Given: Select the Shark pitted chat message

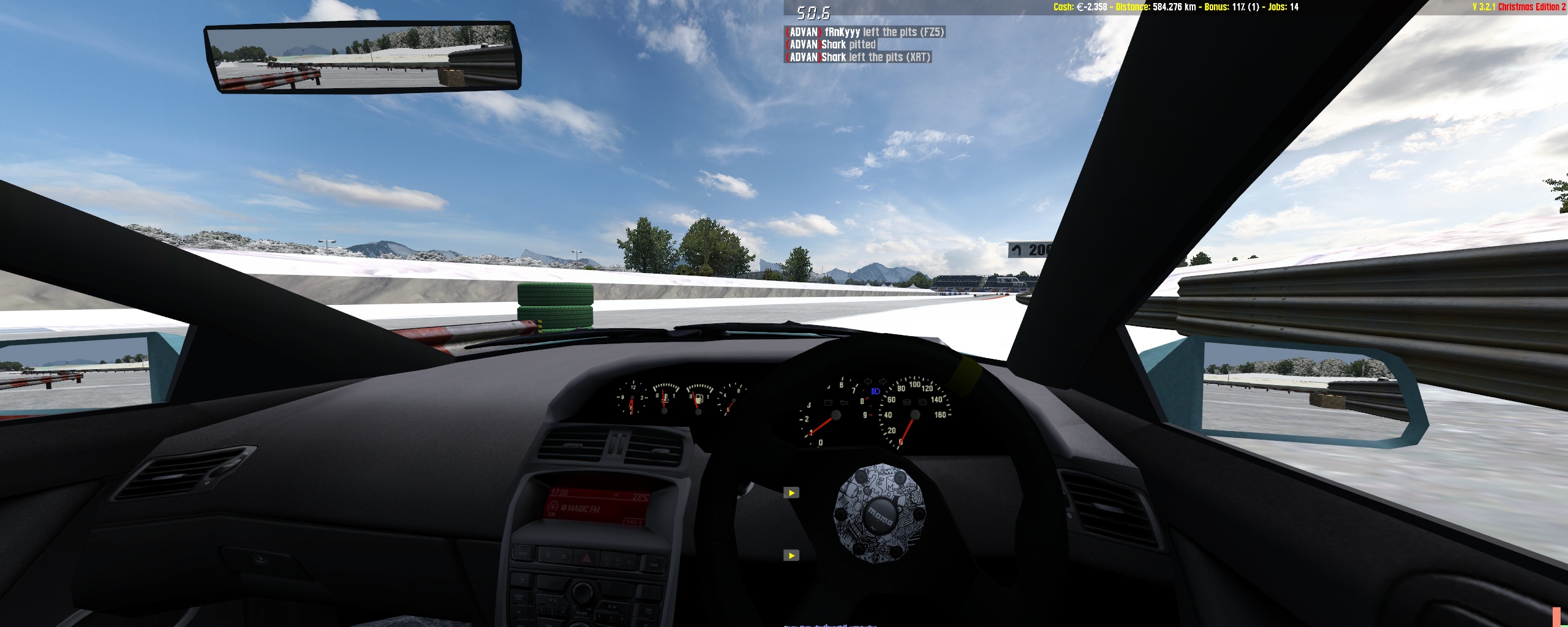Looking at the screenshot, I should [x=831, y=45].
